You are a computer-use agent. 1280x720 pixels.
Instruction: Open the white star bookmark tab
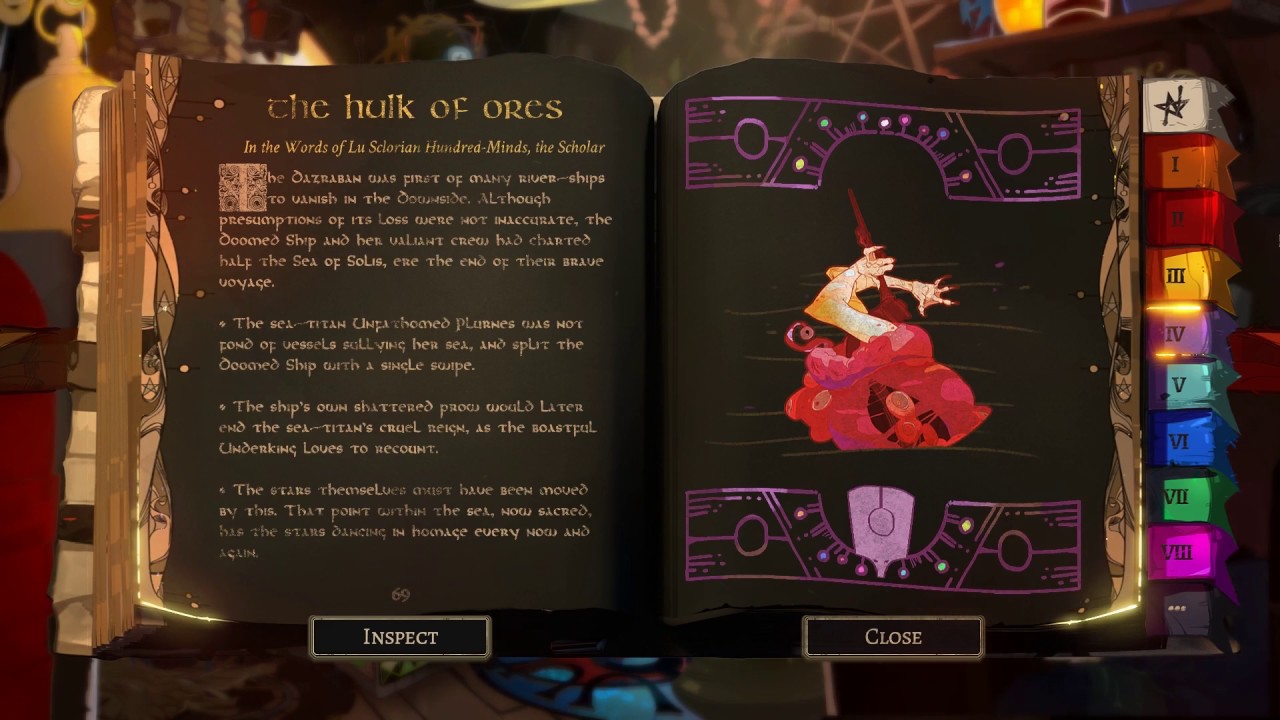[x=1178, y=106]
